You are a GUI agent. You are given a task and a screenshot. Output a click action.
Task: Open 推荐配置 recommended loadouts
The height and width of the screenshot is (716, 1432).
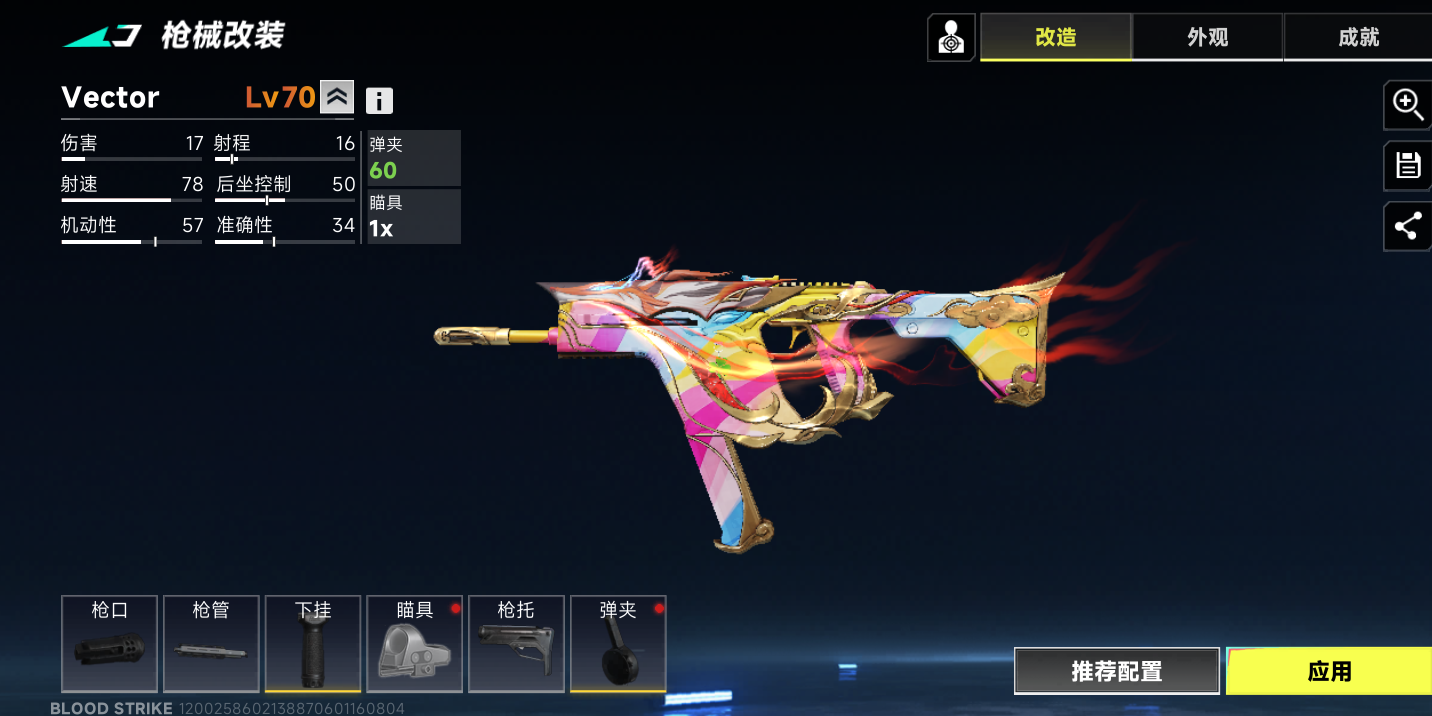pyautogui.click(x=1116, y=671)
